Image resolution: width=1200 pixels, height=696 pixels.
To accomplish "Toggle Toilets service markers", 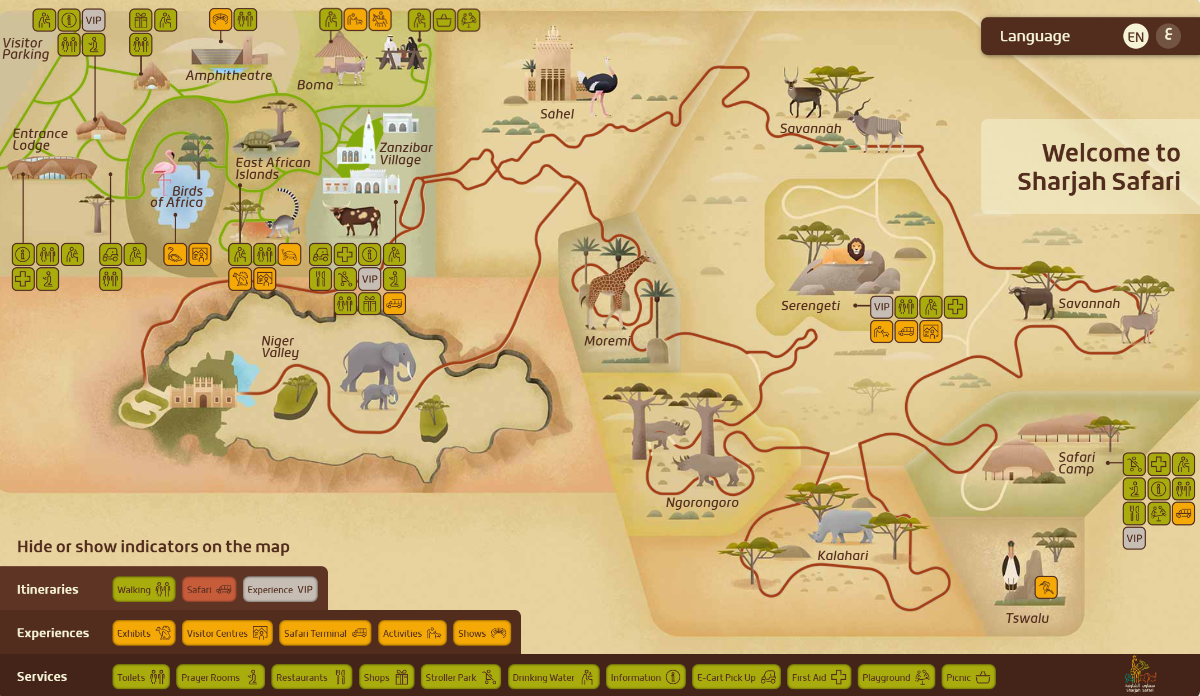I will click(x=141, y=677).
